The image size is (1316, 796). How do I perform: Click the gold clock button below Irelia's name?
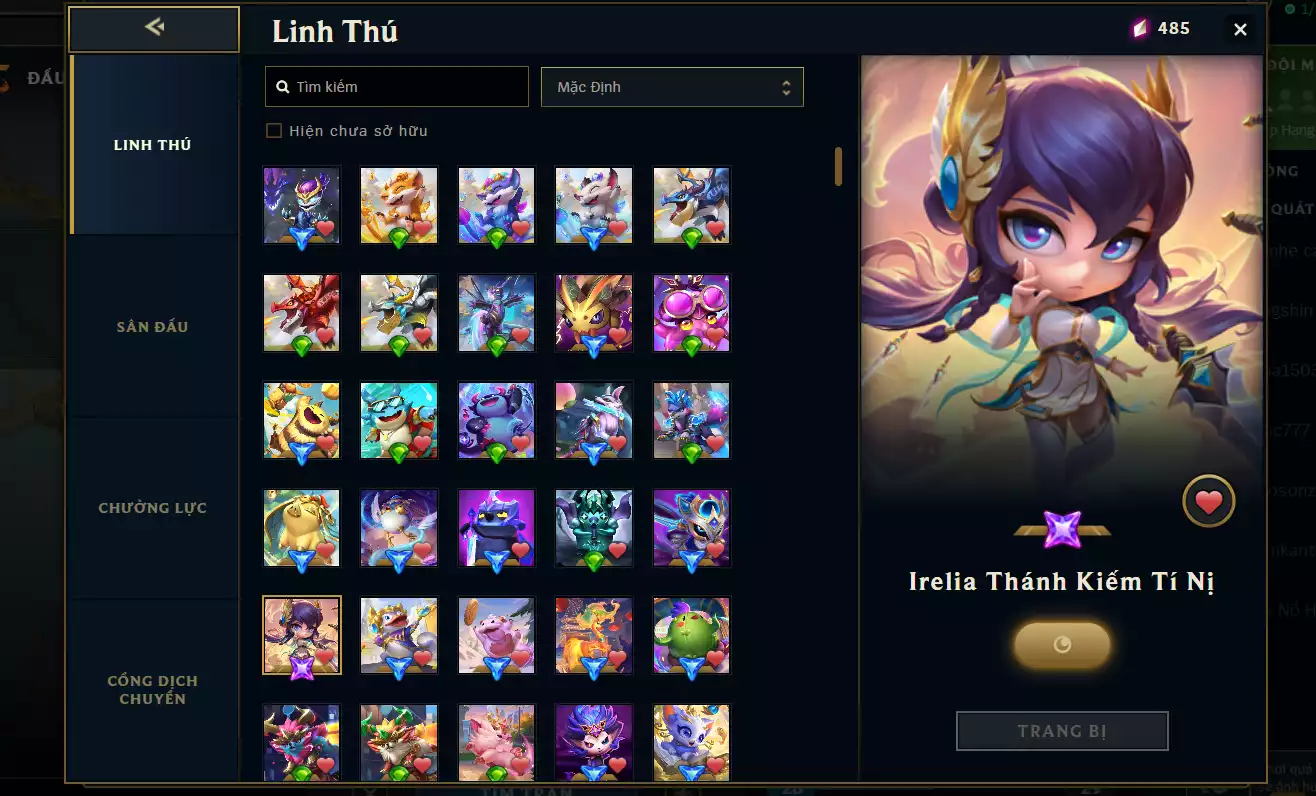1062,645
